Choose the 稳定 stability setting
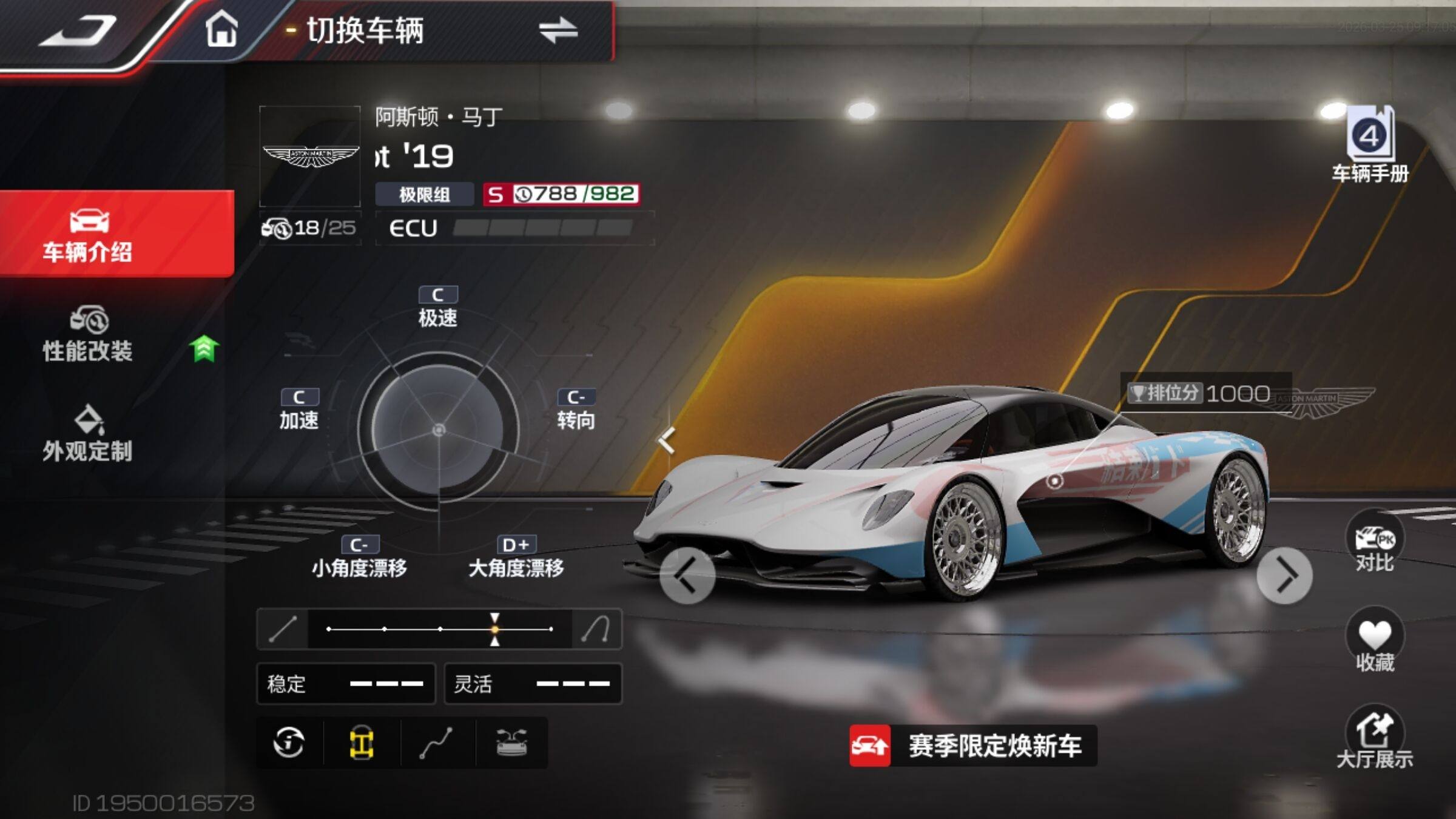Screen dimensions: 1456x819 (346, 684)
